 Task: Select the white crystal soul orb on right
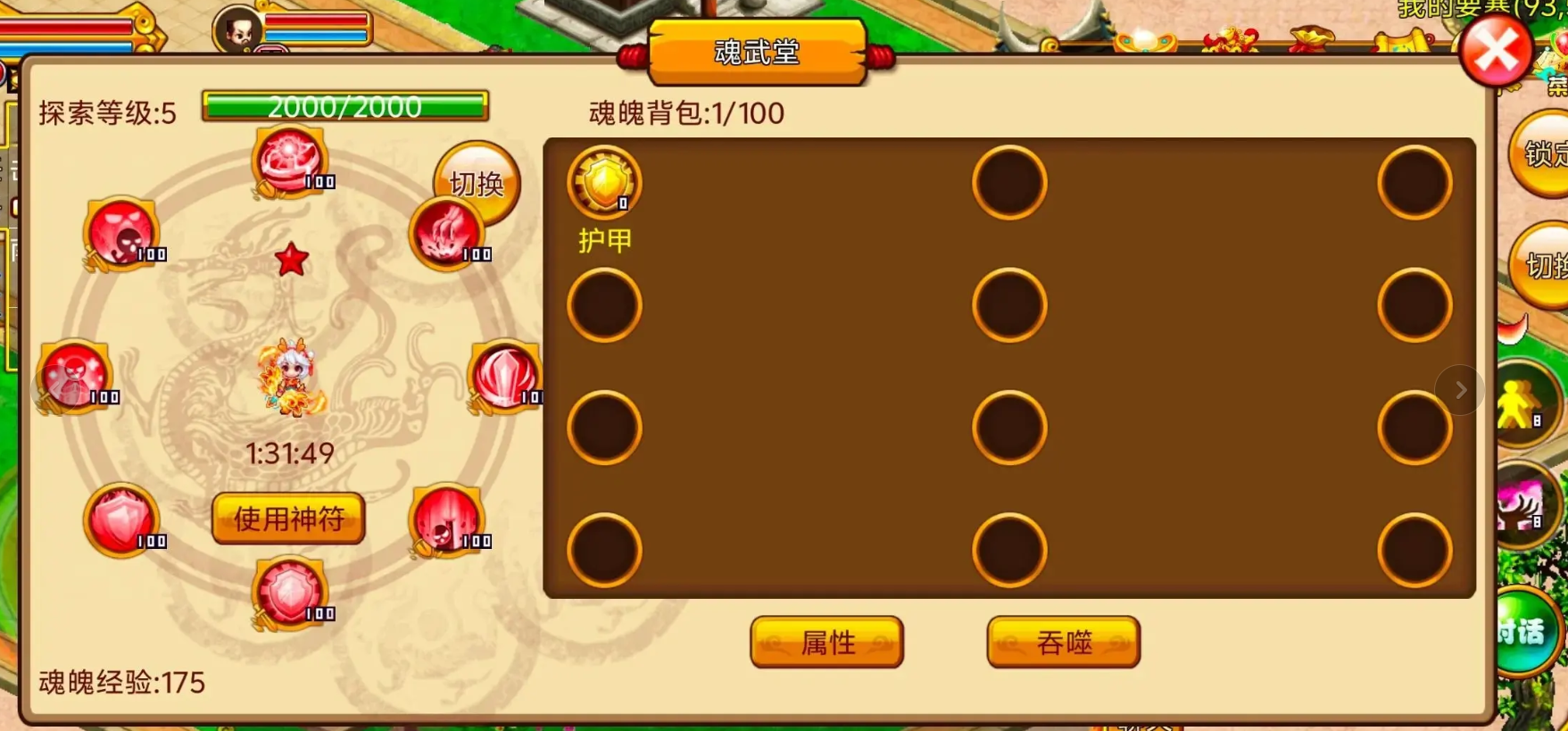[x=506, y=378]
